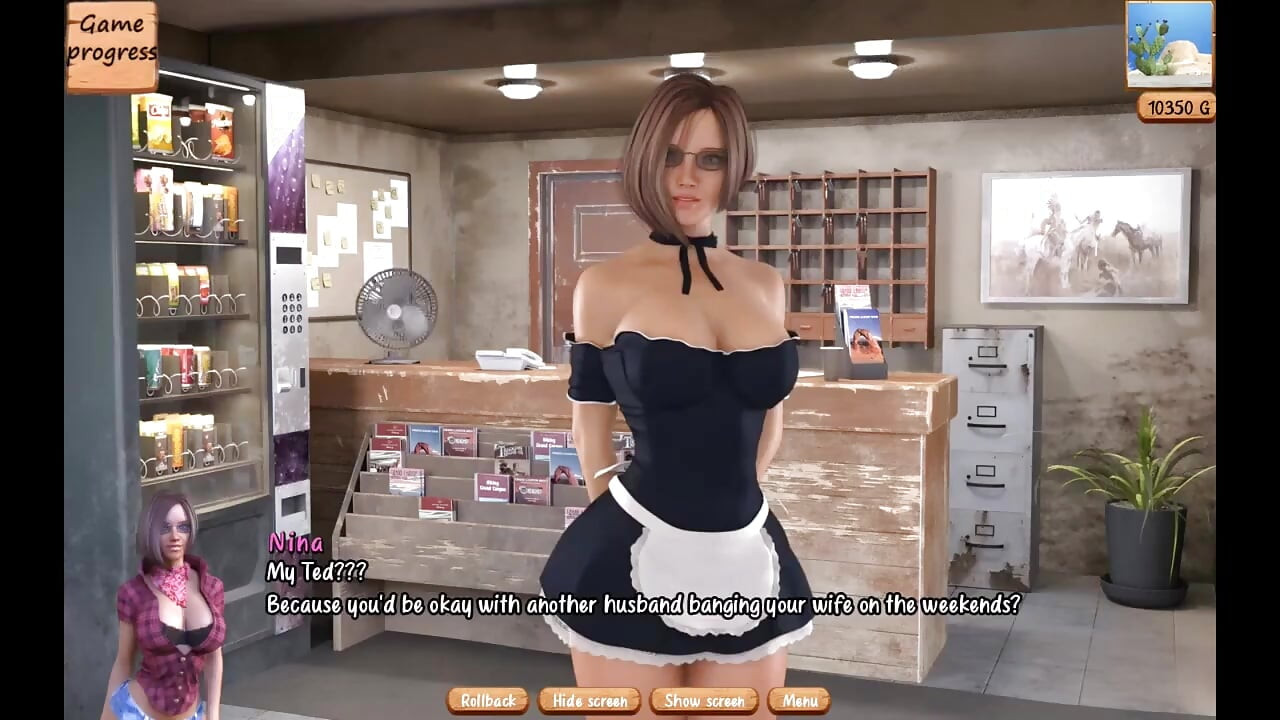Image resolution: width=1280 pixels, height=720 pixels.
Task: Click the vending machine keypad
Action: point(290,315)
